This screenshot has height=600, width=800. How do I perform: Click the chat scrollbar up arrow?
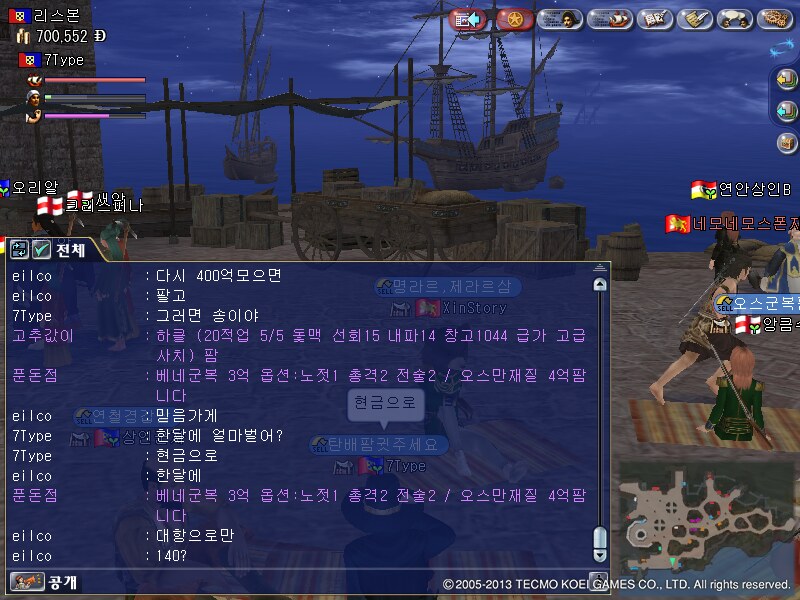coord(599,285)
